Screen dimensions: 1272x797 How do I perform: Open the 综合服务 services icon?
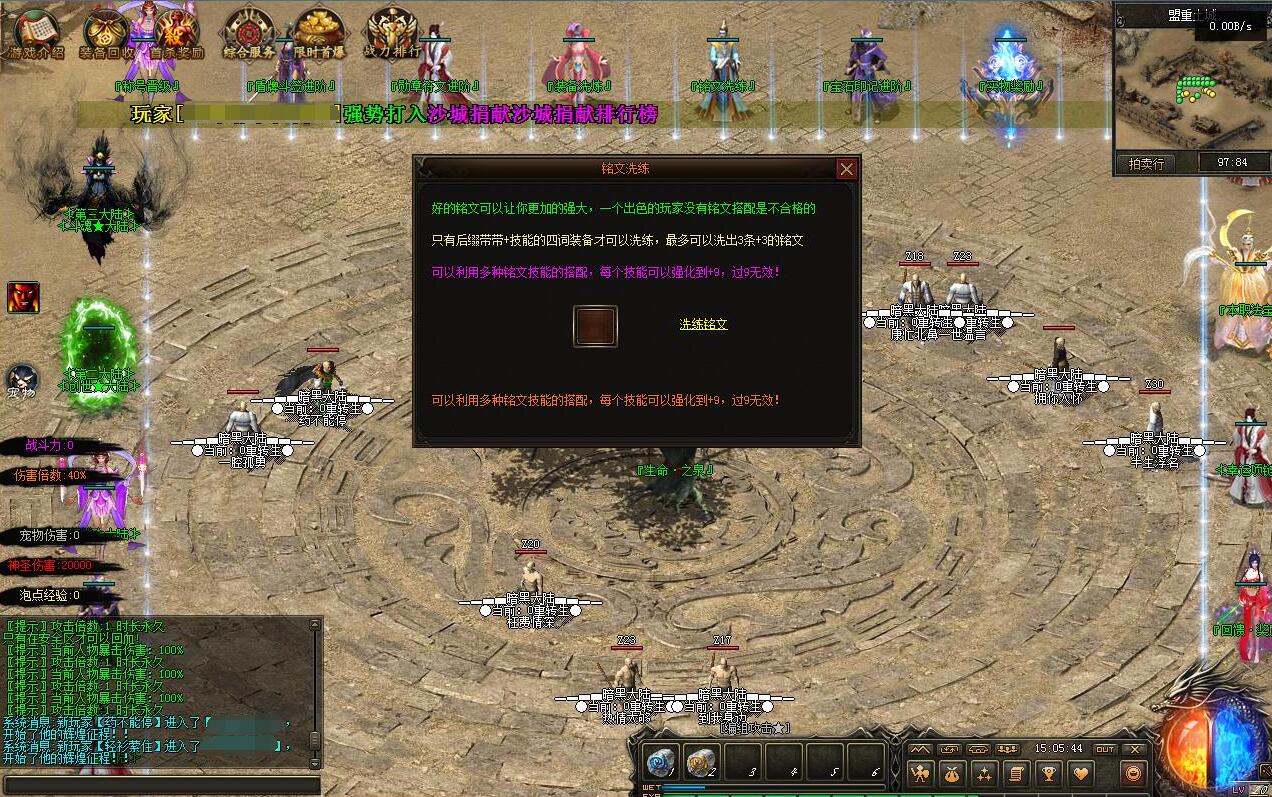coord(248,34)
